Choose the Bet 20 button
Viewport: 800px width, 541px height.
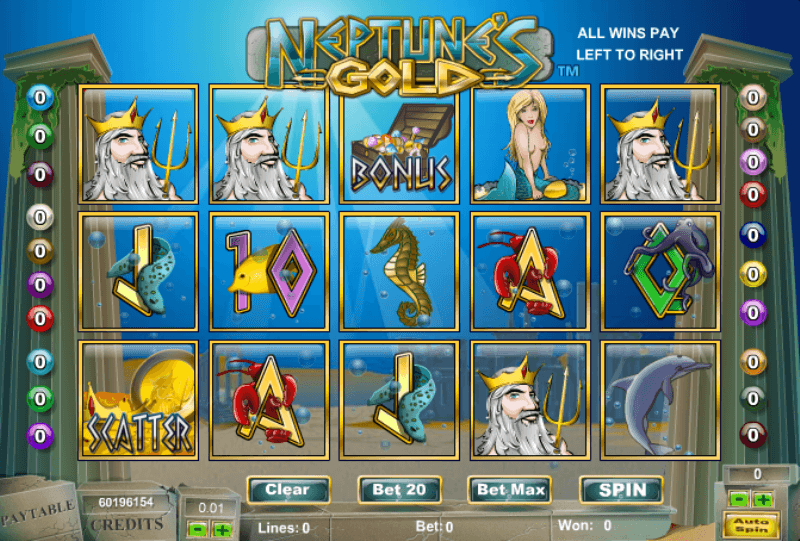[x=399, y=490]
